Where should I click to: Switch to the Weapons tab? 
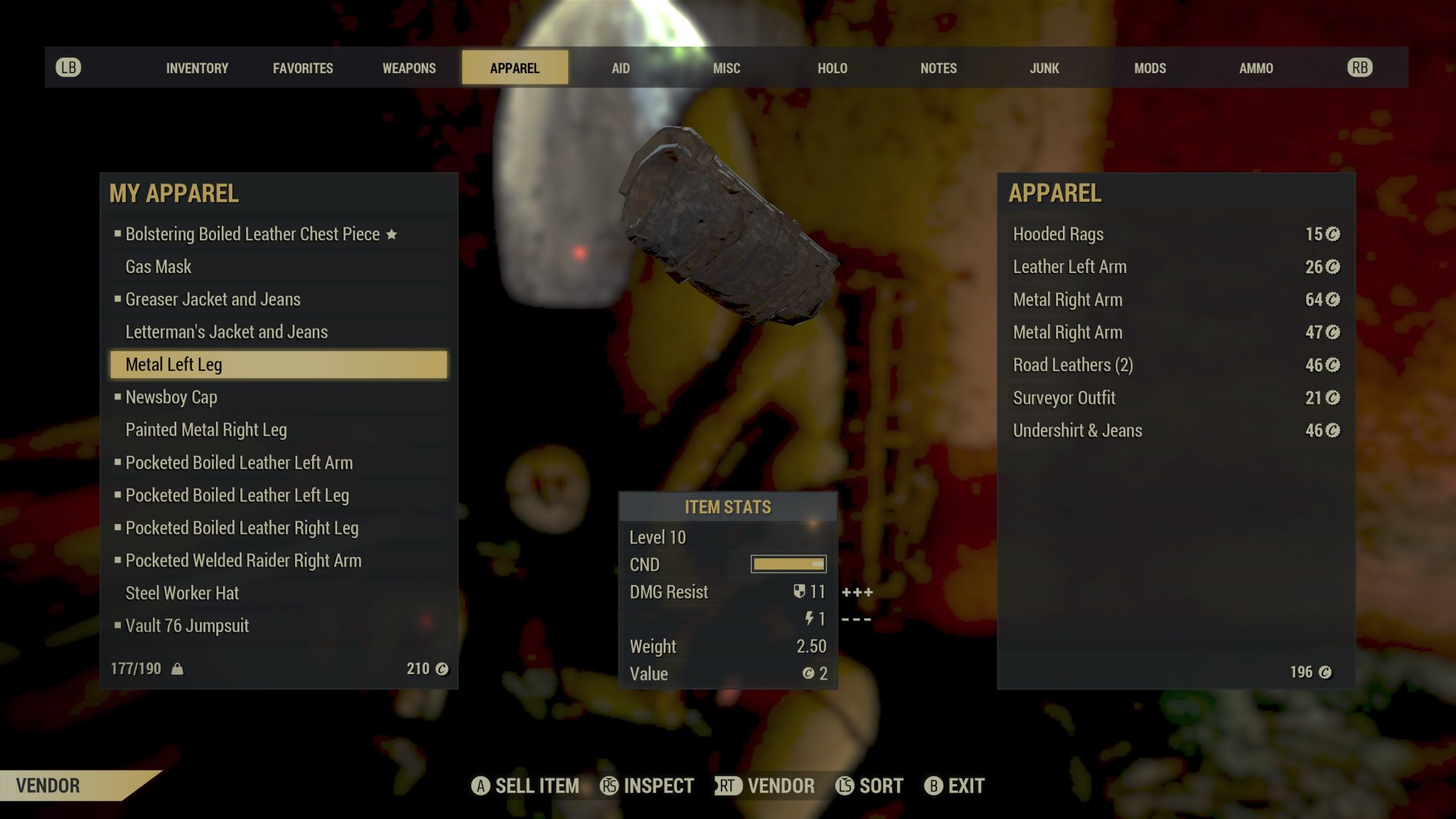tap(409, 68)
